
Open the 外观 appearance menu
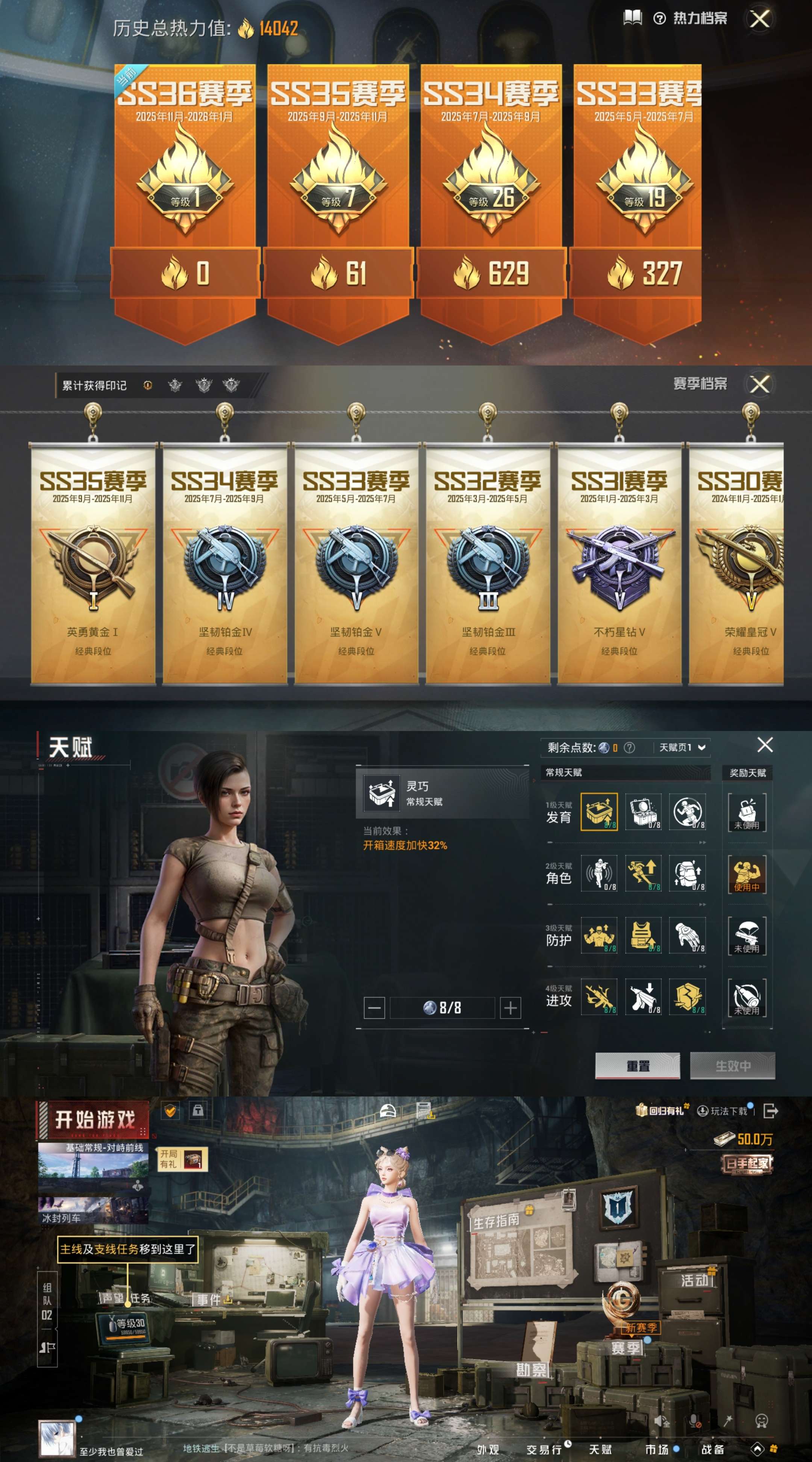488,1449
